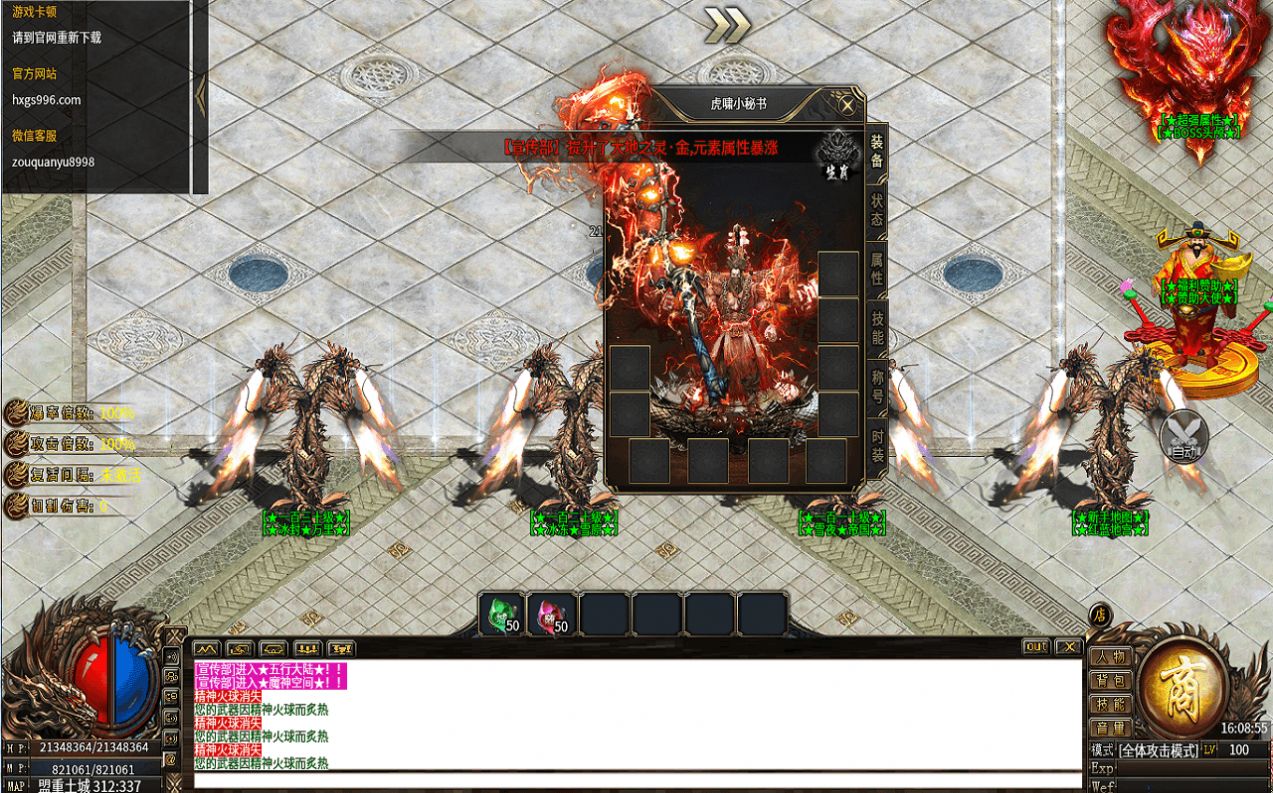Use the green potion hotbar slot

[x=502, y=614]
